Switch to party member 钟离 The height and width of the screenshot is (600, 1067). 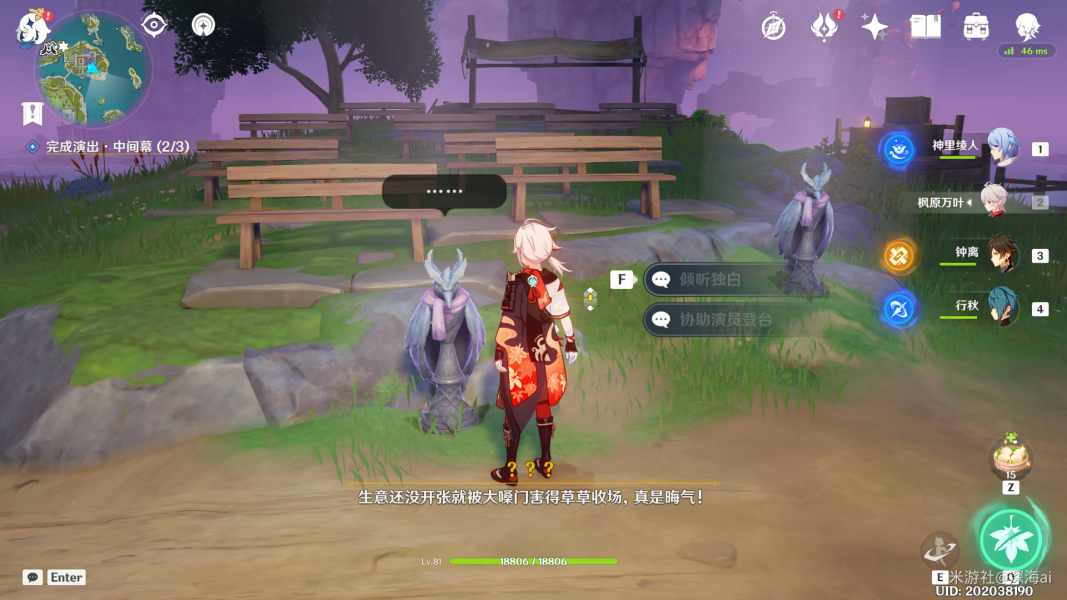(1002, 254)
